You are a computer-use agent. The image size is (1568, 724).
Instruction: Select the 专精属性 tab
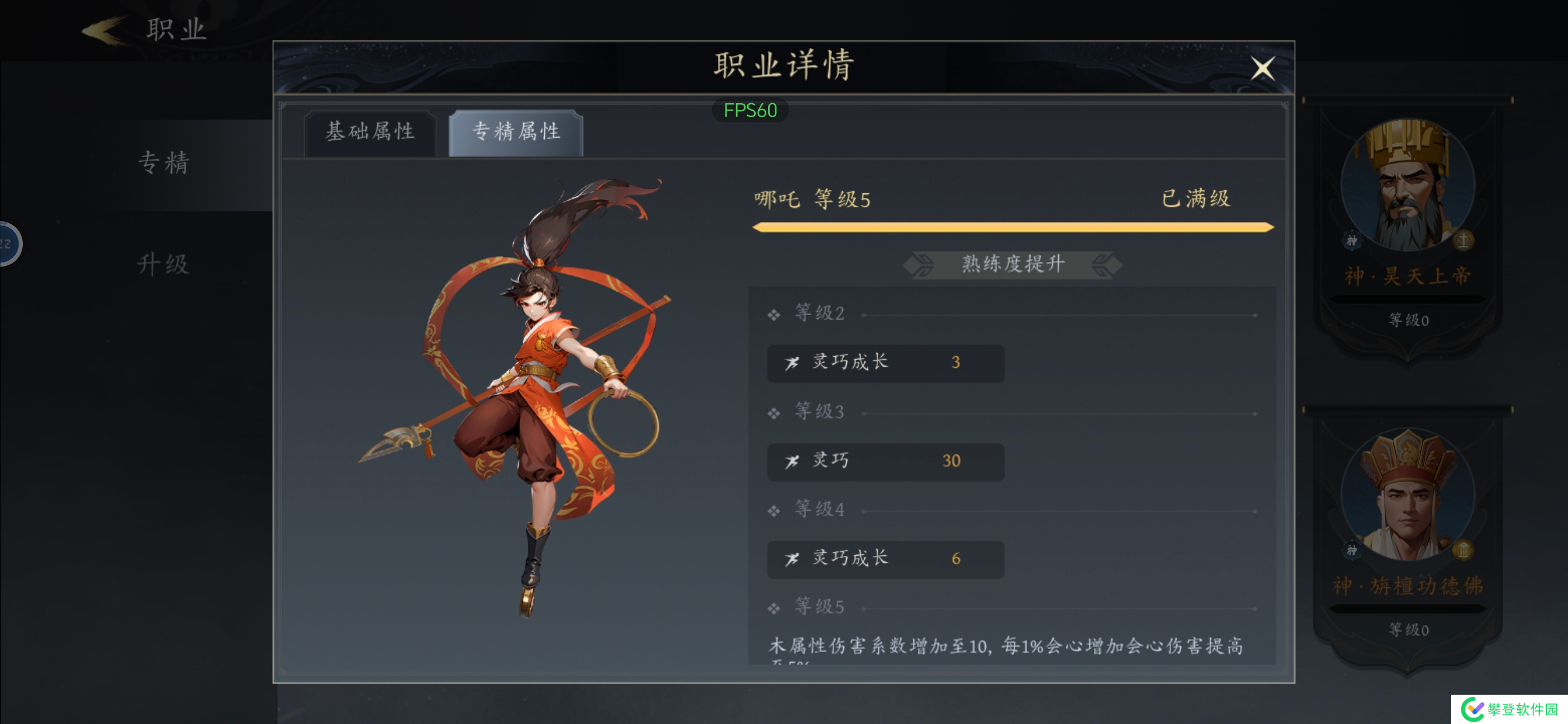pos(514,132)
